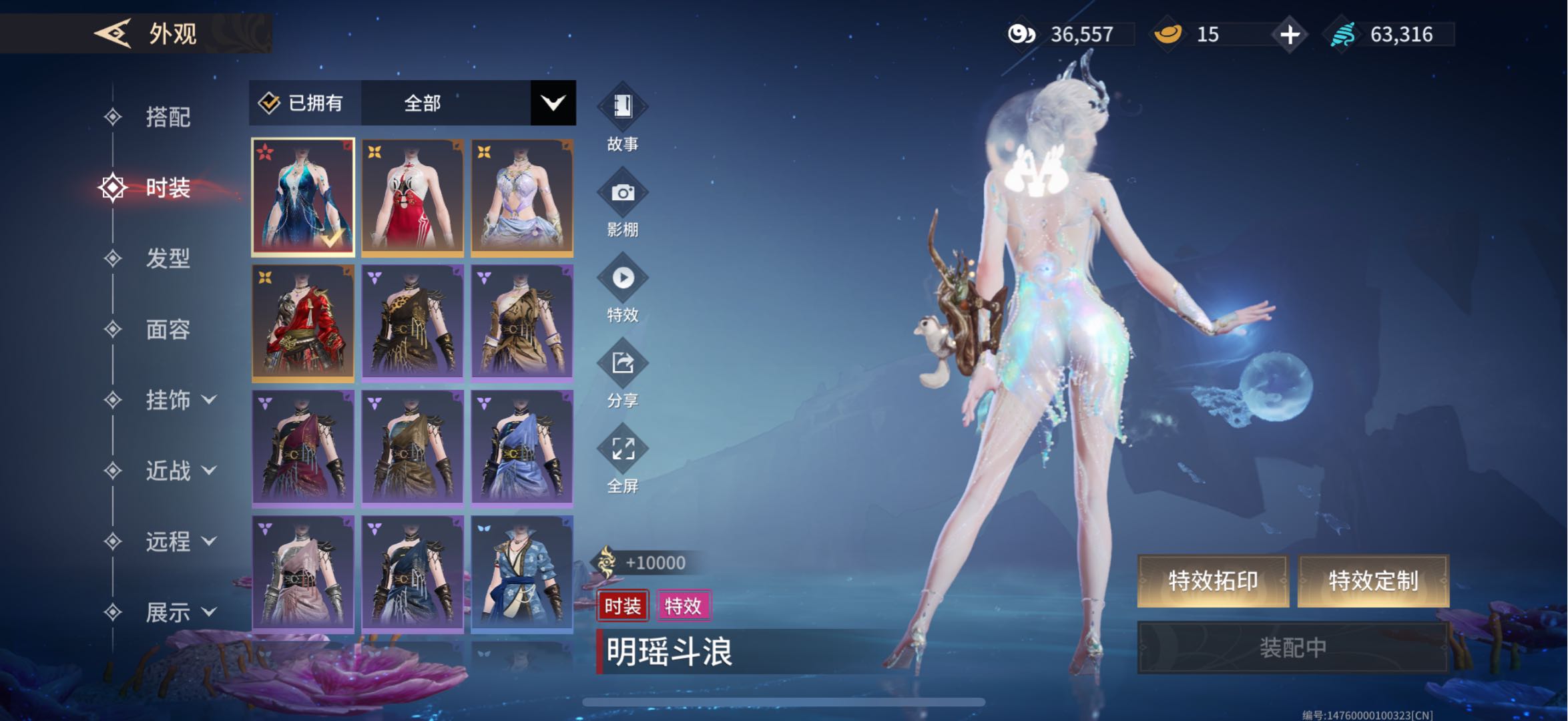1568x721 pixels.
Task: Expand the 远程 ranged category
Action: tap(179, 541)
